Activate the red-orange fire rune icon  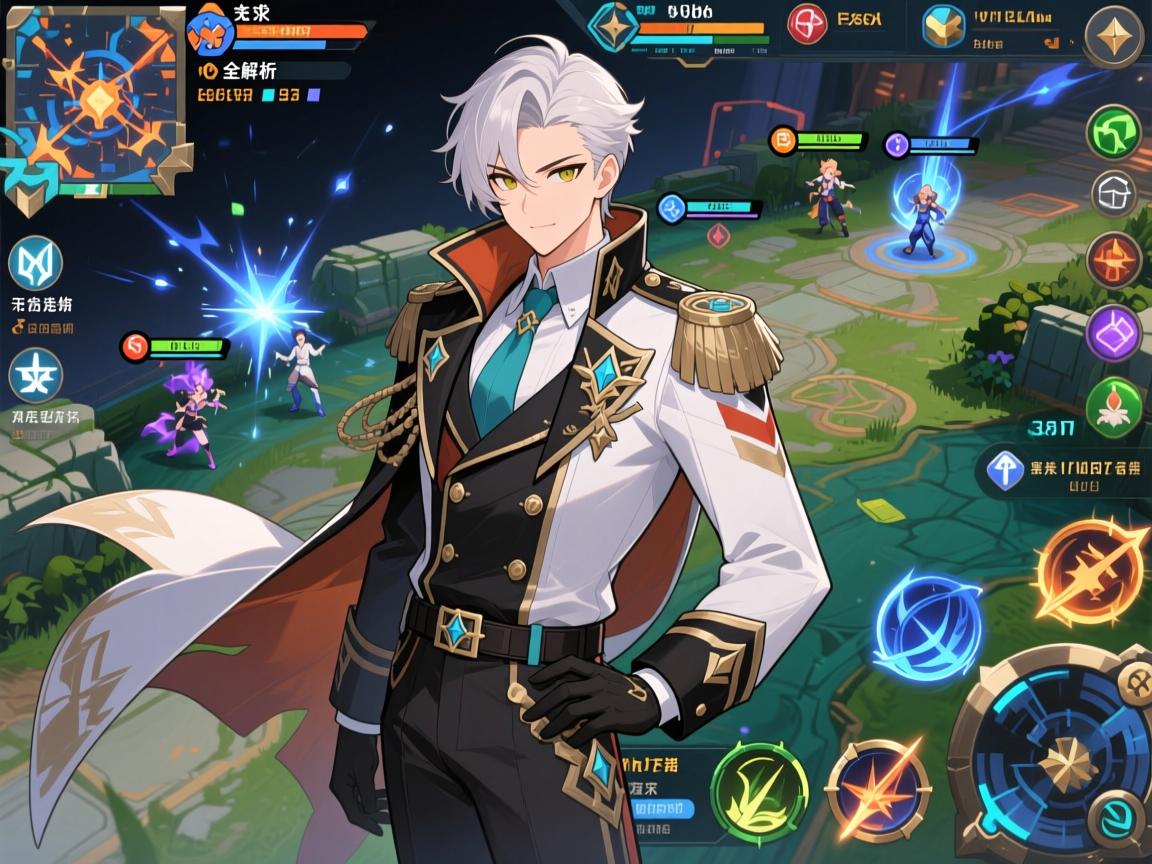pos(1114,260)
